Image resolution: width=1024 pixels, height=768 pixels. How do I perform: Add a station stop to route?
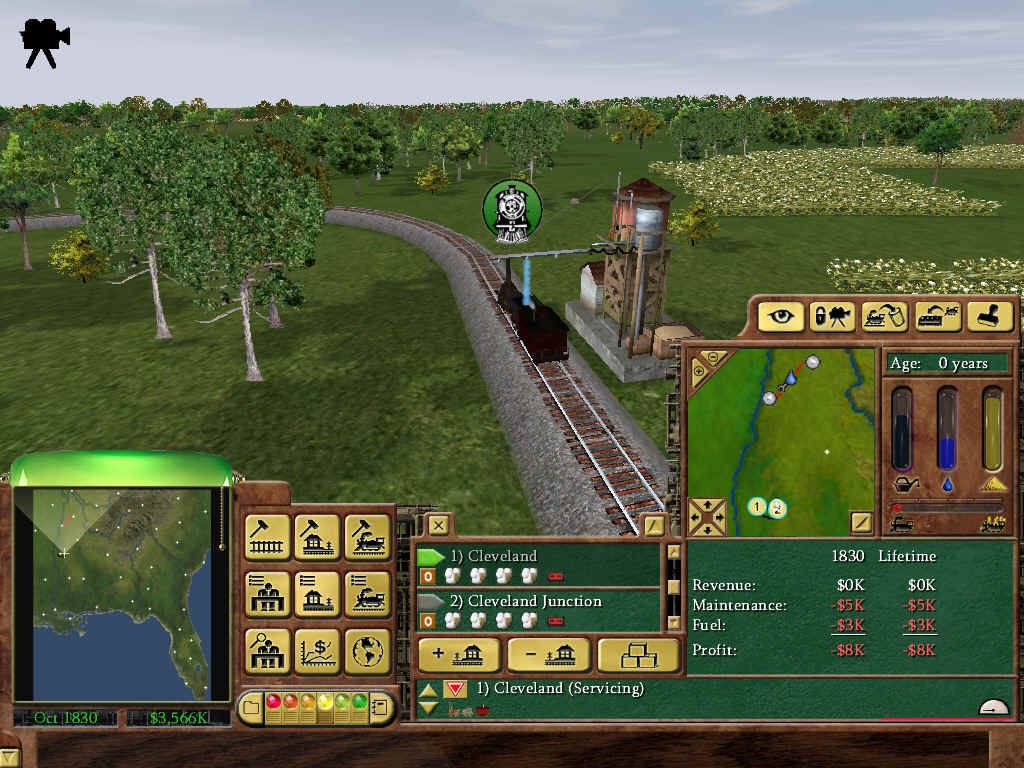point(458,655)
